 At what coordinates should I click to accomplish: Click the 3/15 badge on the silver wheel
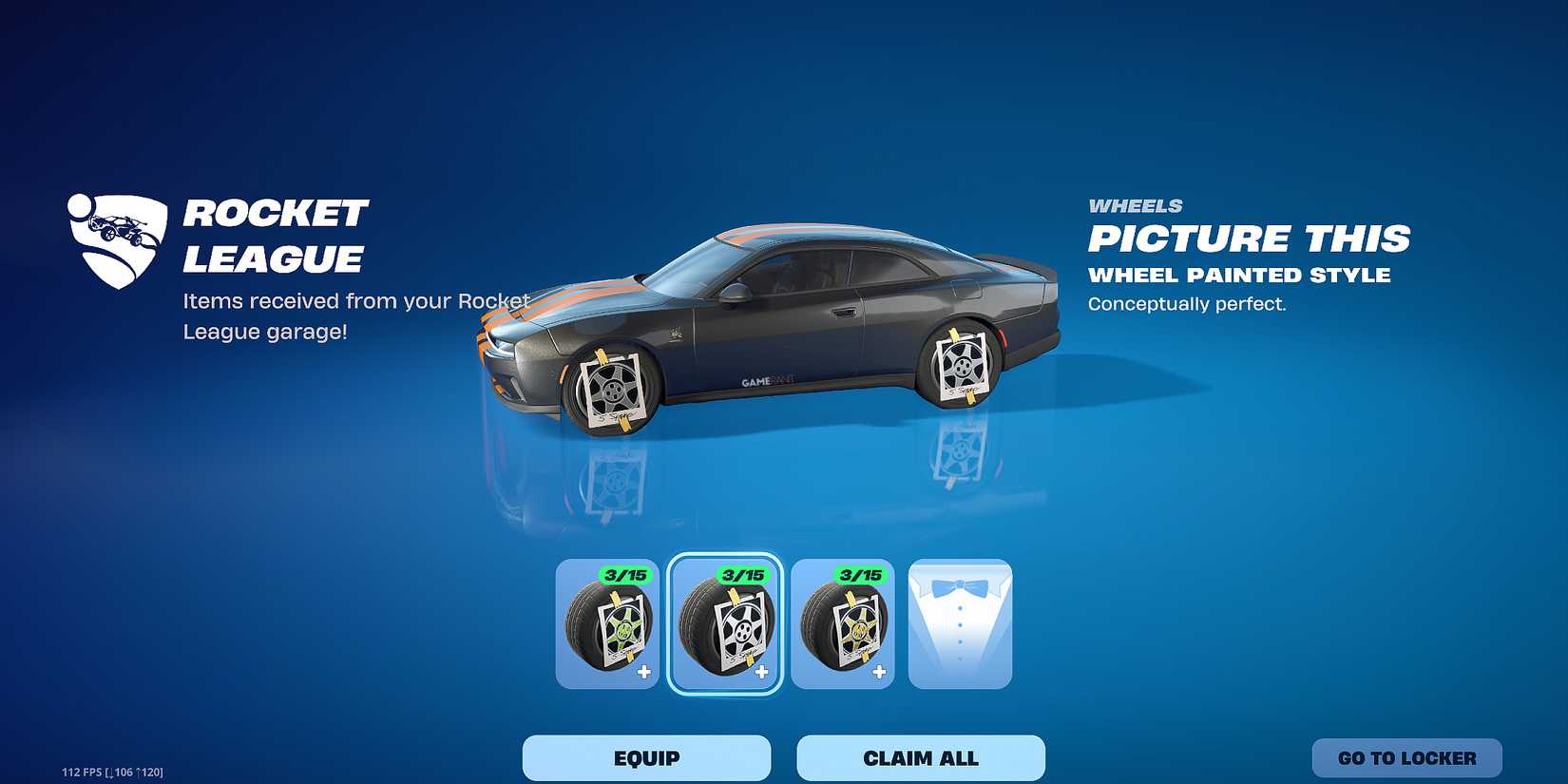(746, 575)
